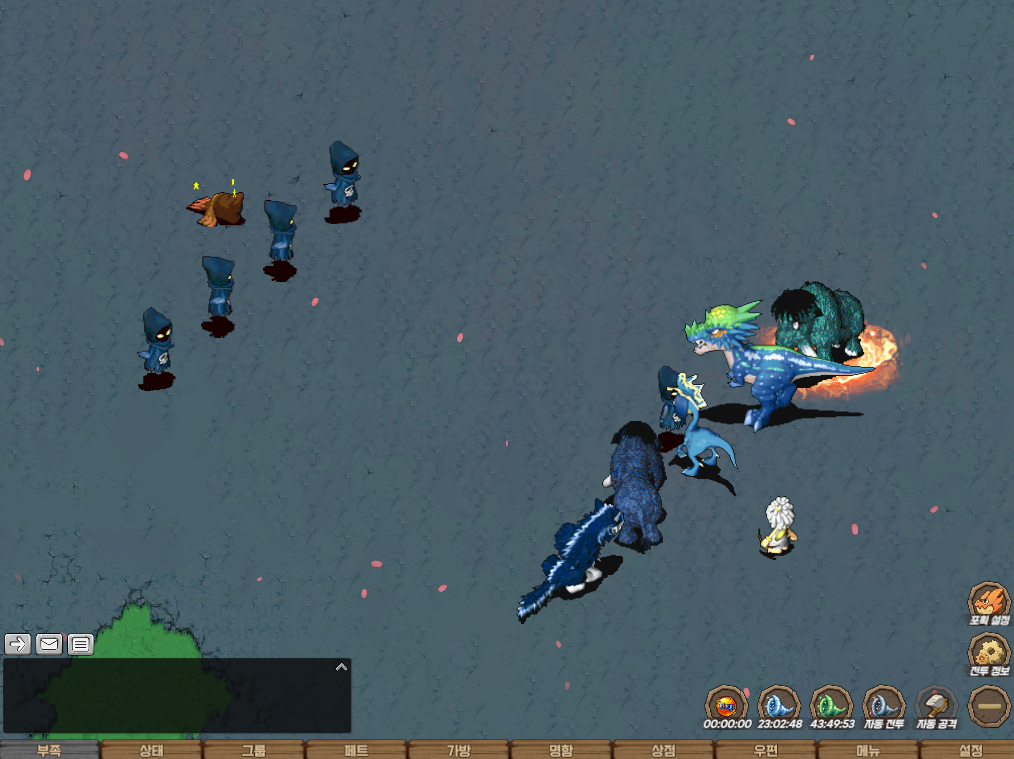Viewport: 1014px width, 759px height.
Task: Toggle 자동 전투 auto battle
Action: (884, 704)
